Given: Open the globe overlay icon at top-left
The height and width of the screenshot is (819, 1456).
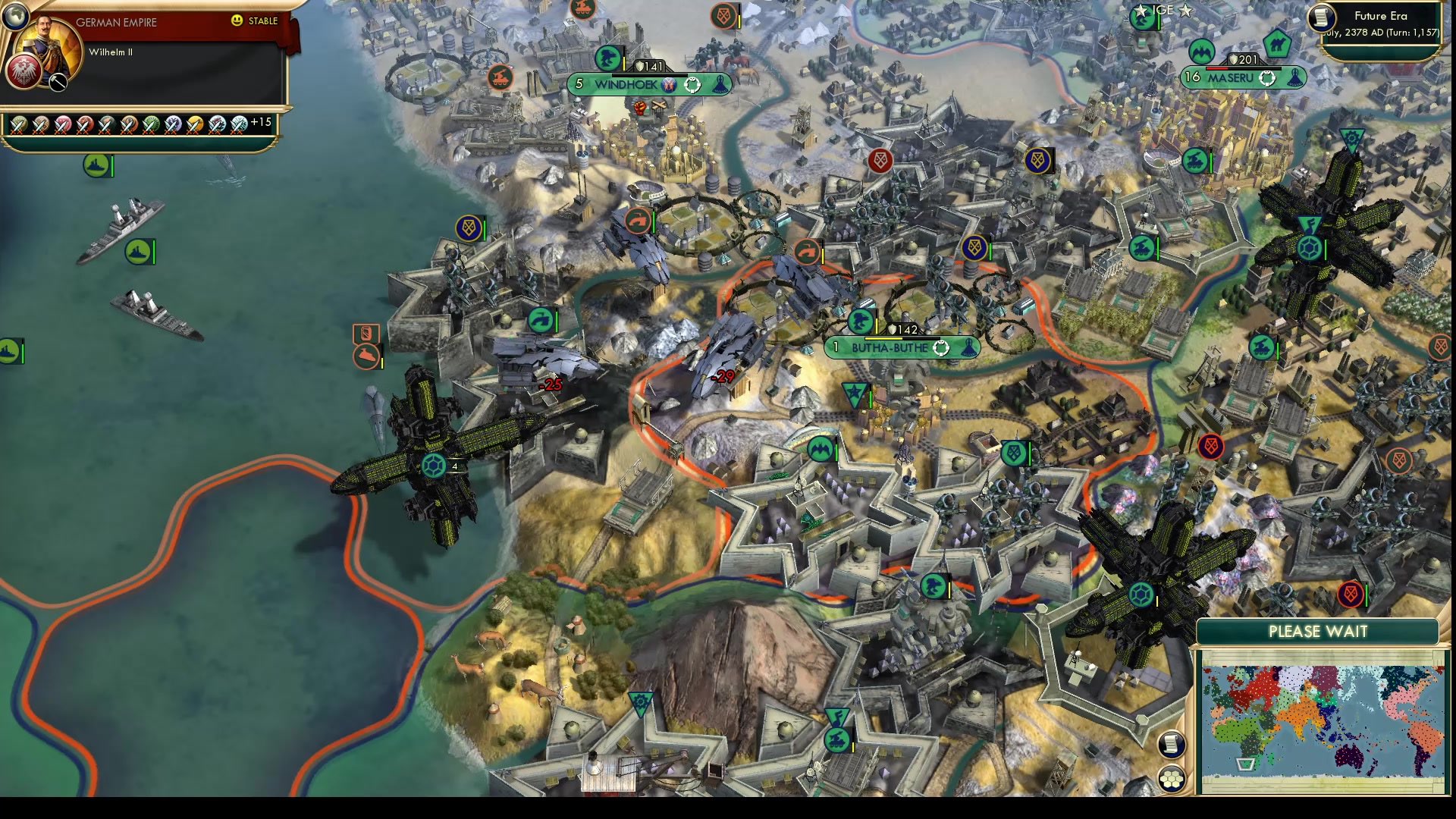Looking at the screenshot, I should pos(16,16).
